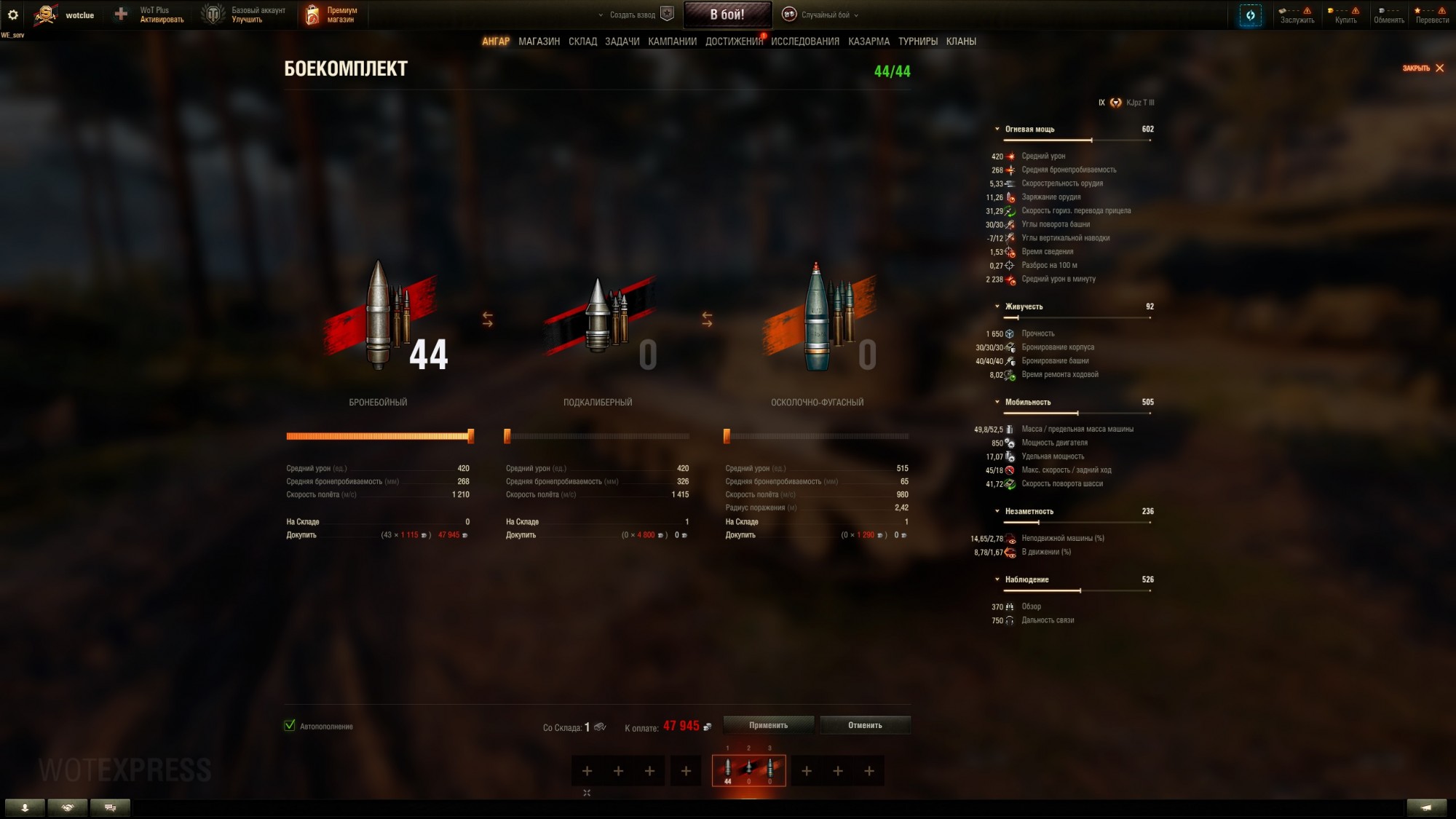Click the handshake referral icon in bottom bar

(67, 807)
